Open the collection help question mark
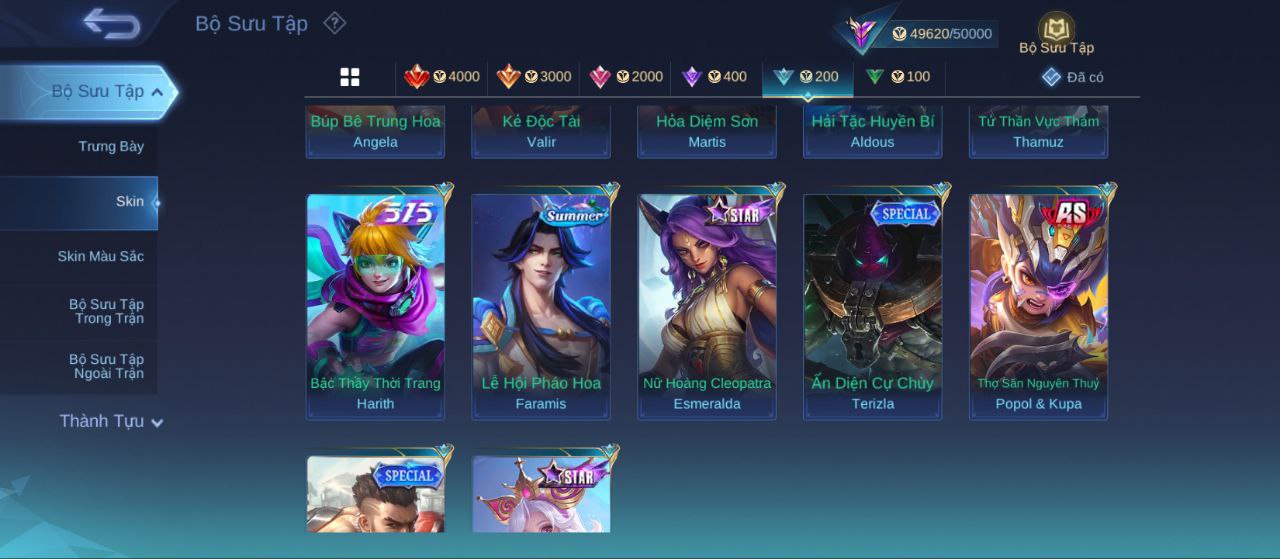This screenshot has height=559, width=1280. pos(335,23)
